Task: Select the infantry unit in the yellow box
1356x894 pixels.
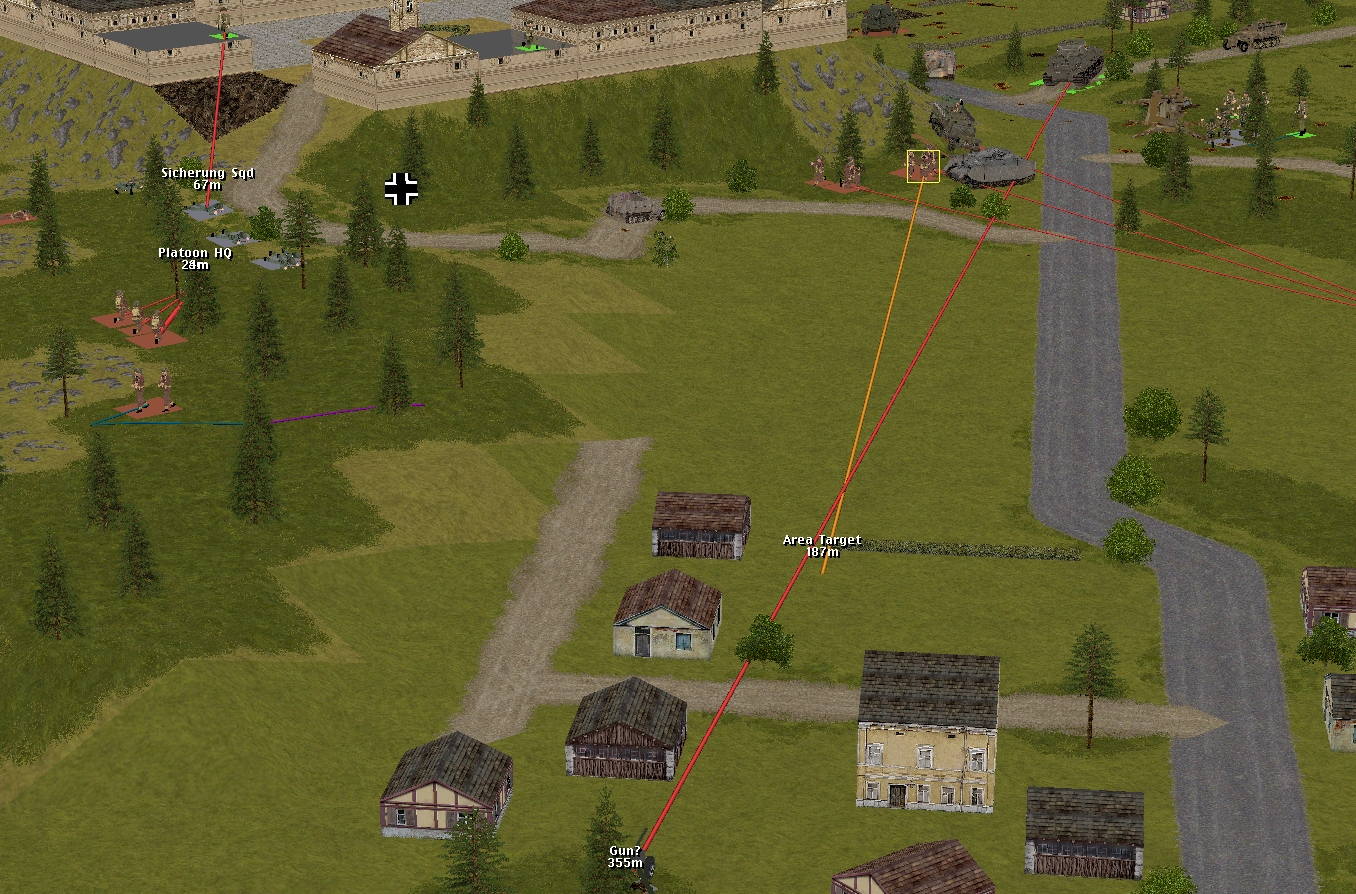Action: click(922, 166)
